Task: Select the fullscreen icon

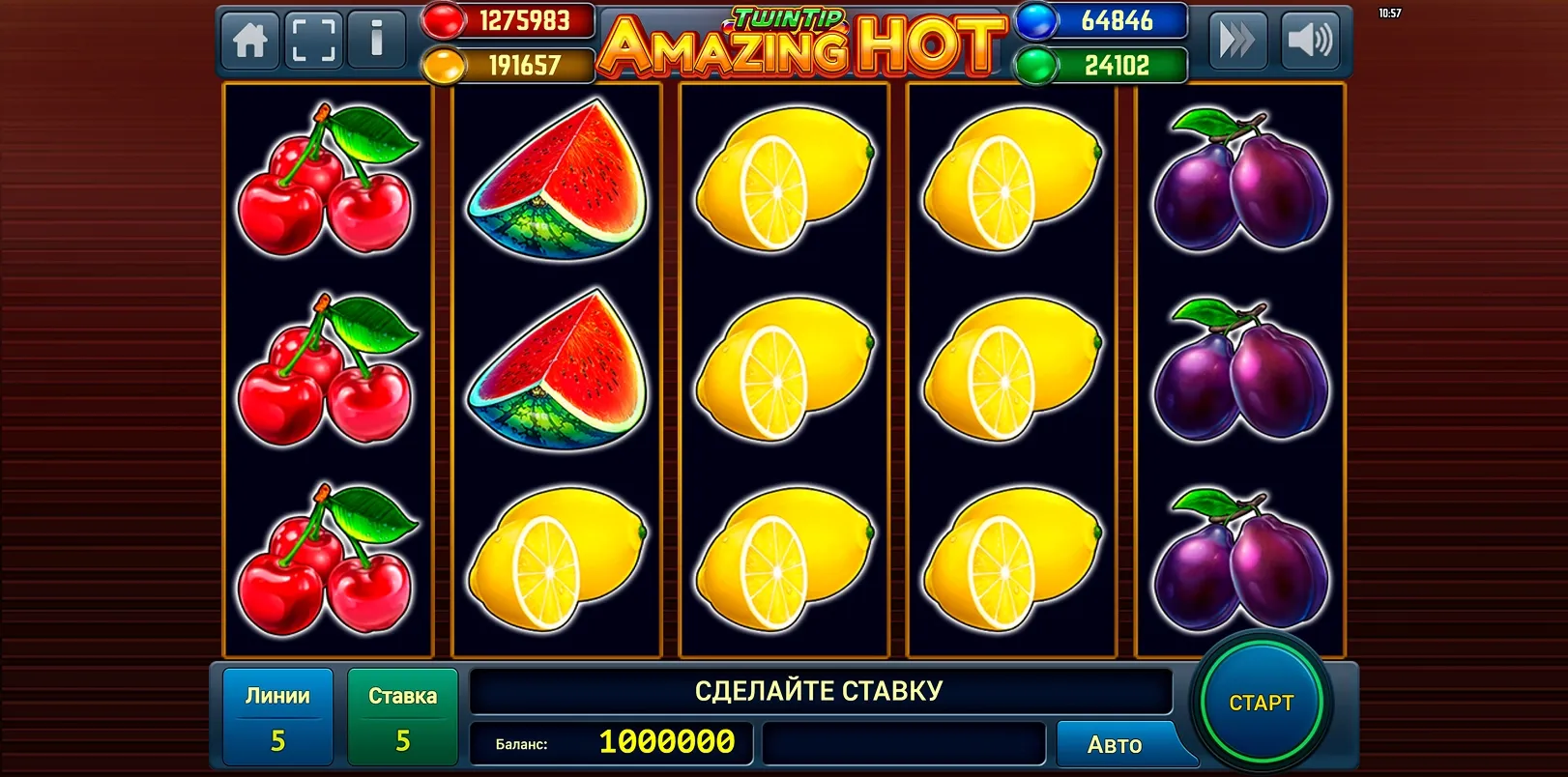Action: click(x=311, y=41)
